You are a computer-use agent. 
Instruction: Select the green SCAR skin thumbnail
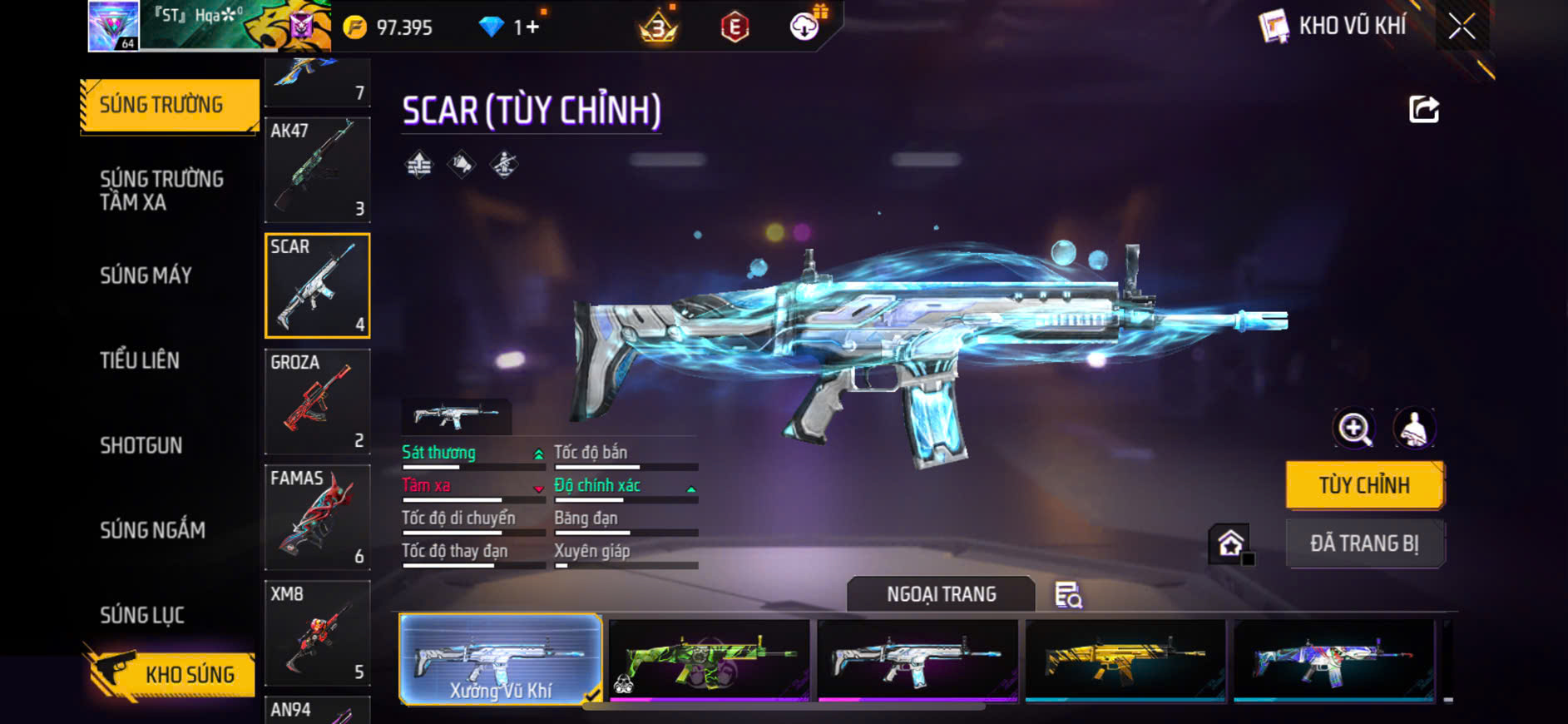(709, 660)
